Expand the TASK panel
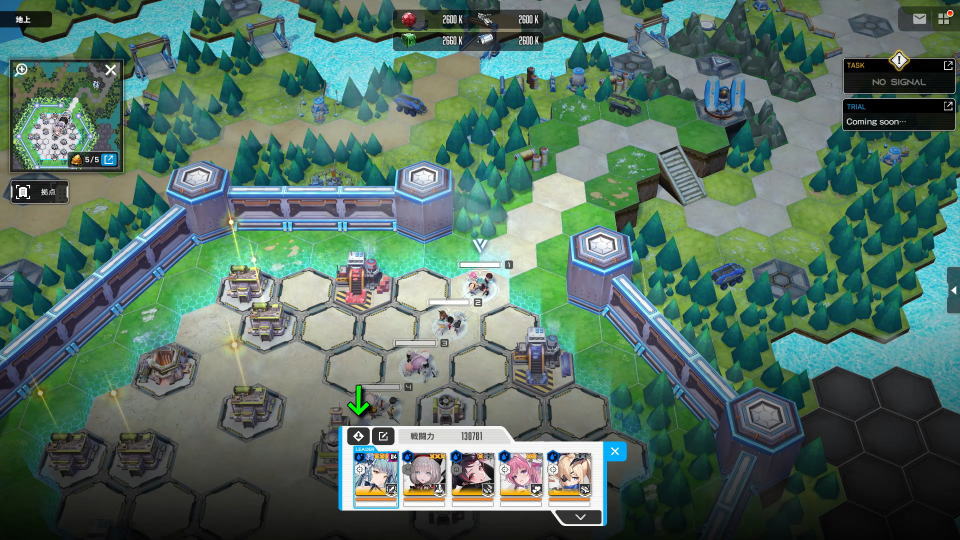Image resolution: width=960 pixels, height=540 pixels. coord(948,65)
